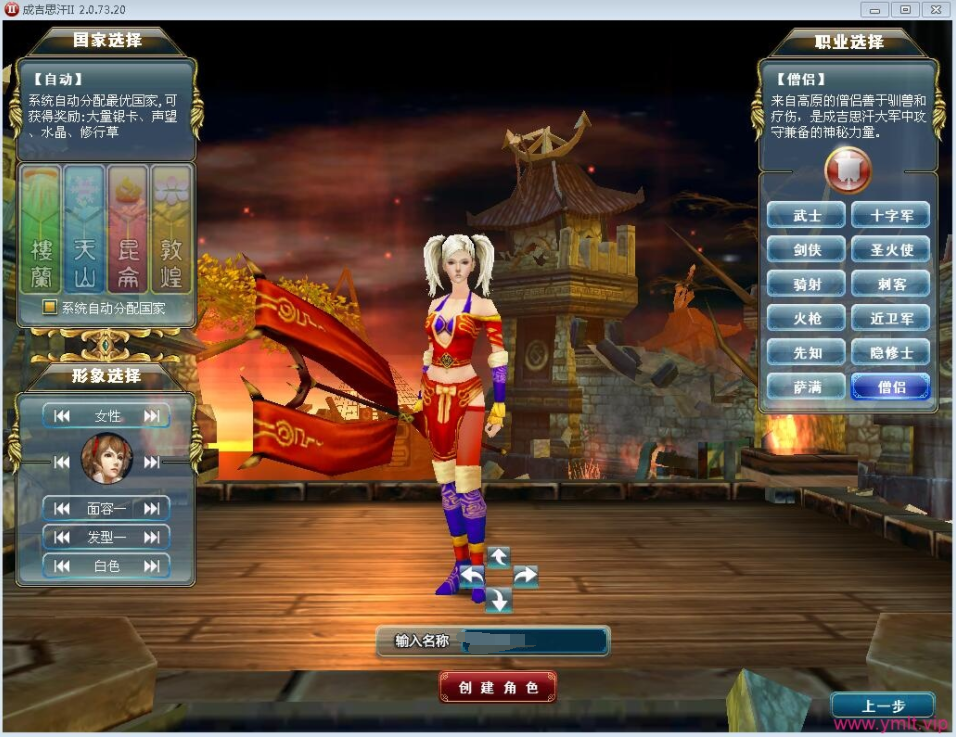Select the 先知 class

(x=807, y=352)
